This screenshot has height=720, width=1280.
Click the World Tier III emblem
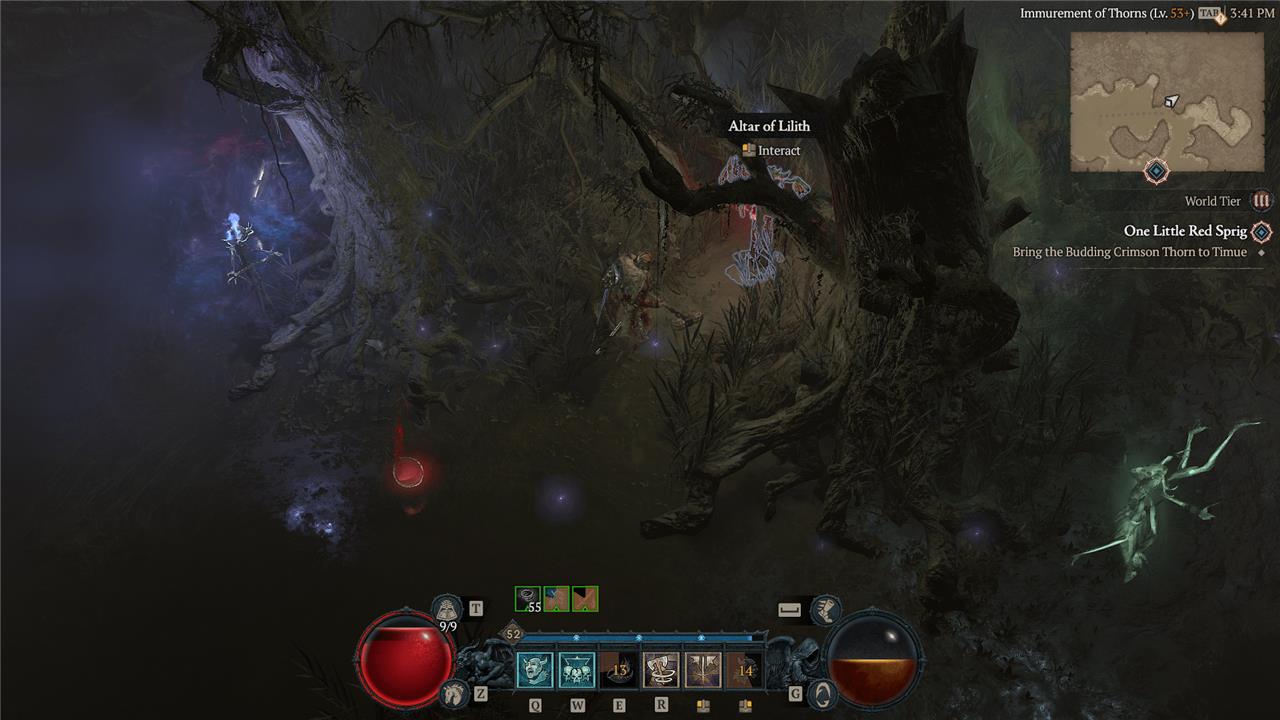[1261, 201]
